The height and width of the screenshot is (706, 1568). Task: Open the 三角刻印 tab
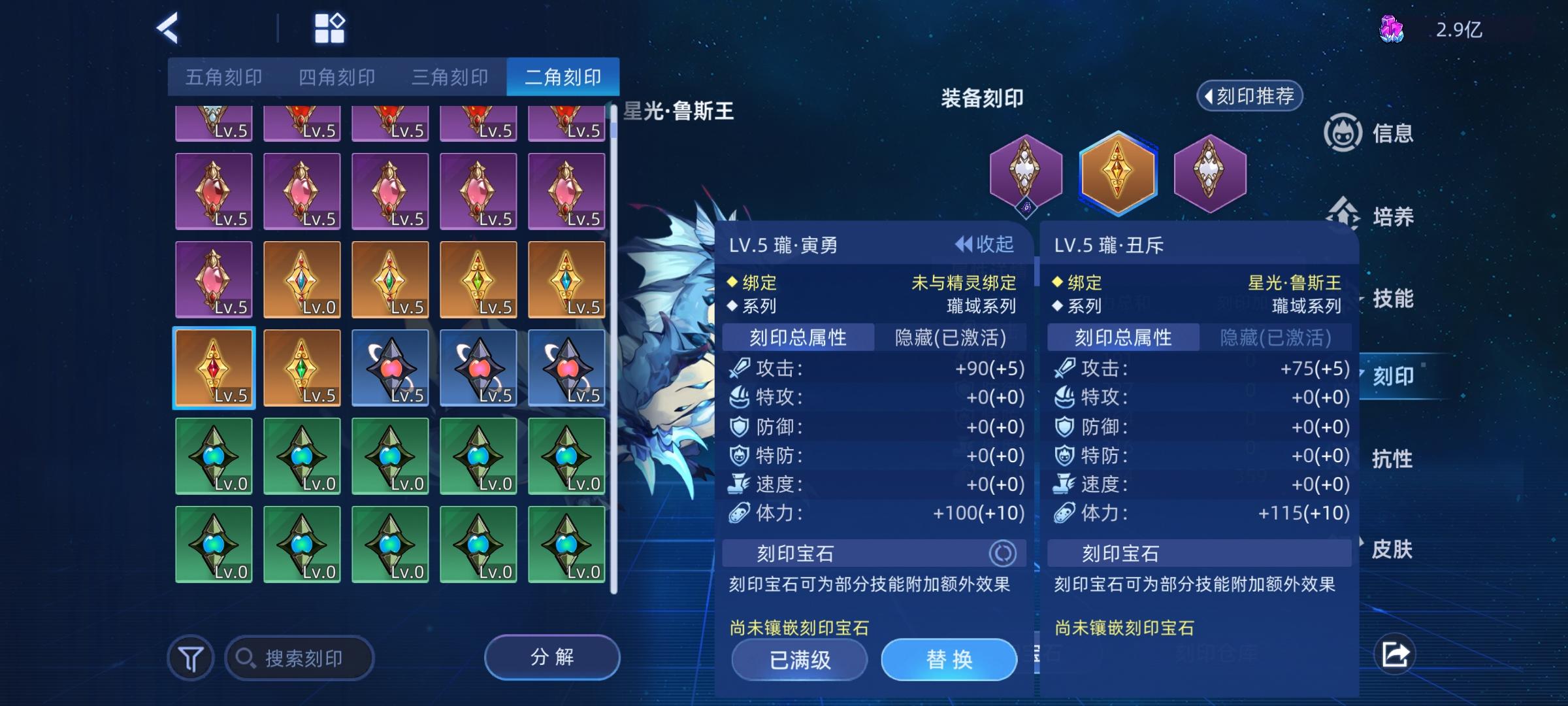click(x=449, y=76)
